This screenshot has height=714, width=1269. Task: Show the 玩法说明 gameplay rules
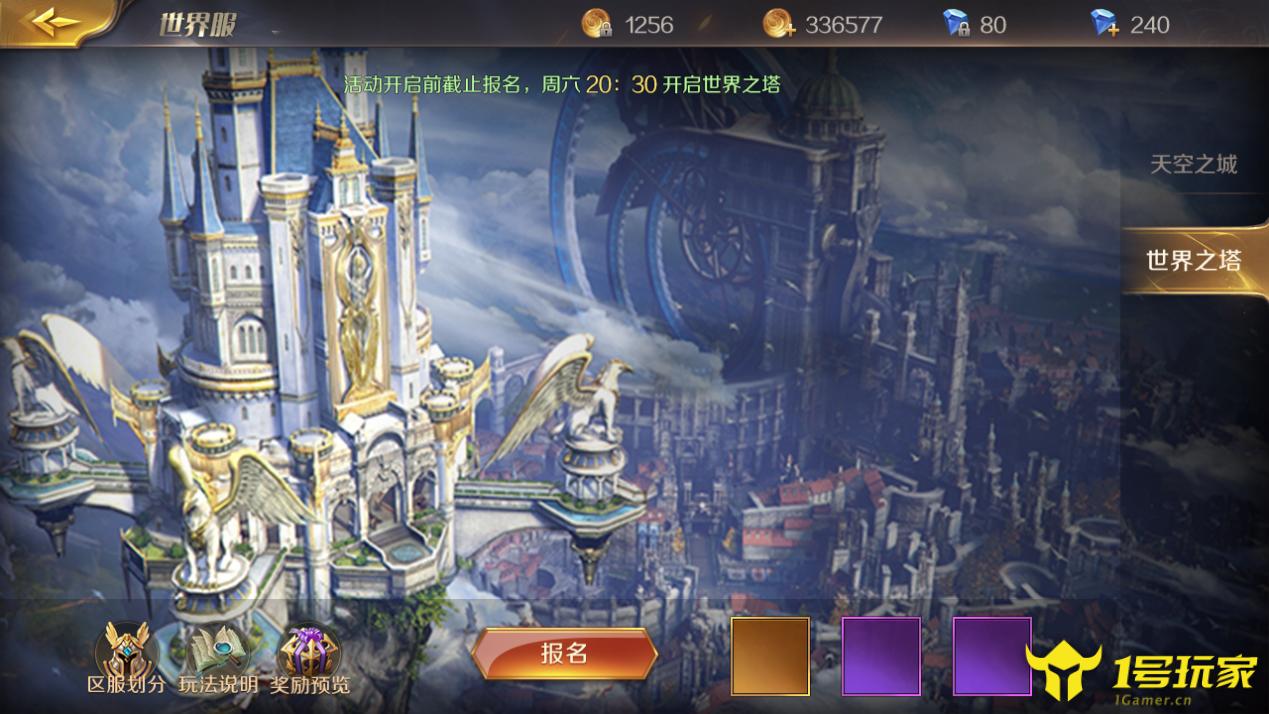click(x=218, y=652)
